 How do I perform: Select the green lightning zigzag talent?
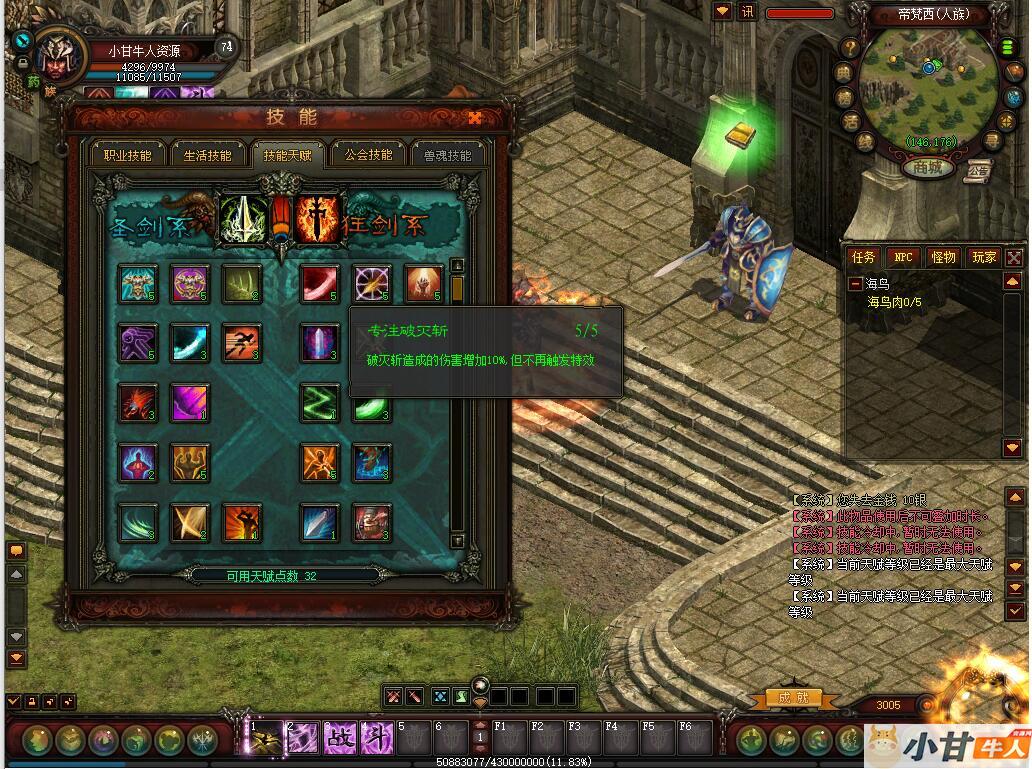tap(320, 402)
